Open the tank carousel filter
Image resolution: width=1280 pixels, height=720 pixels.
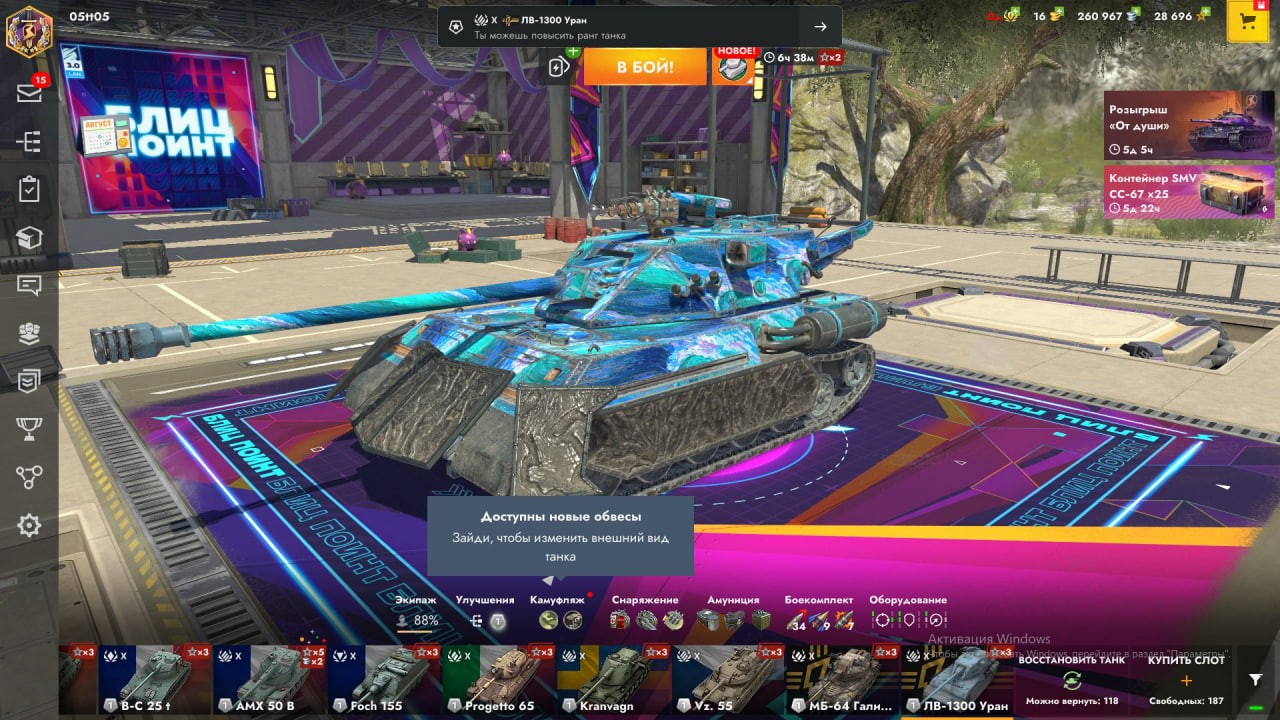pyautogui.click(x=1256, y=680)
